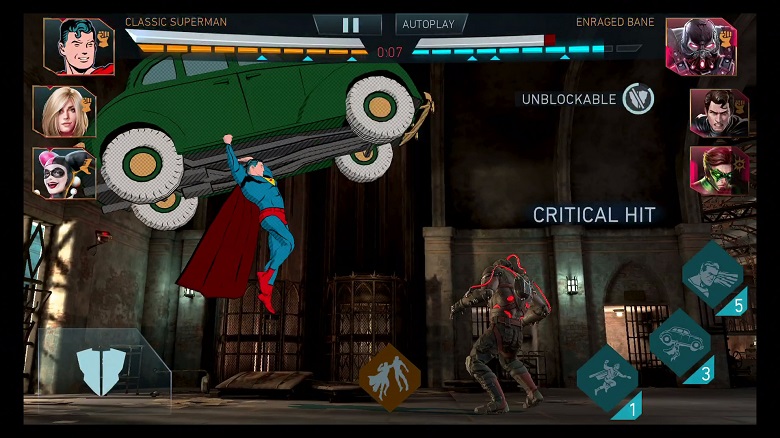Activate the orange tag-team swap ability
The width and height of the screenshot is (780, 438).
[x=390, y=377]
